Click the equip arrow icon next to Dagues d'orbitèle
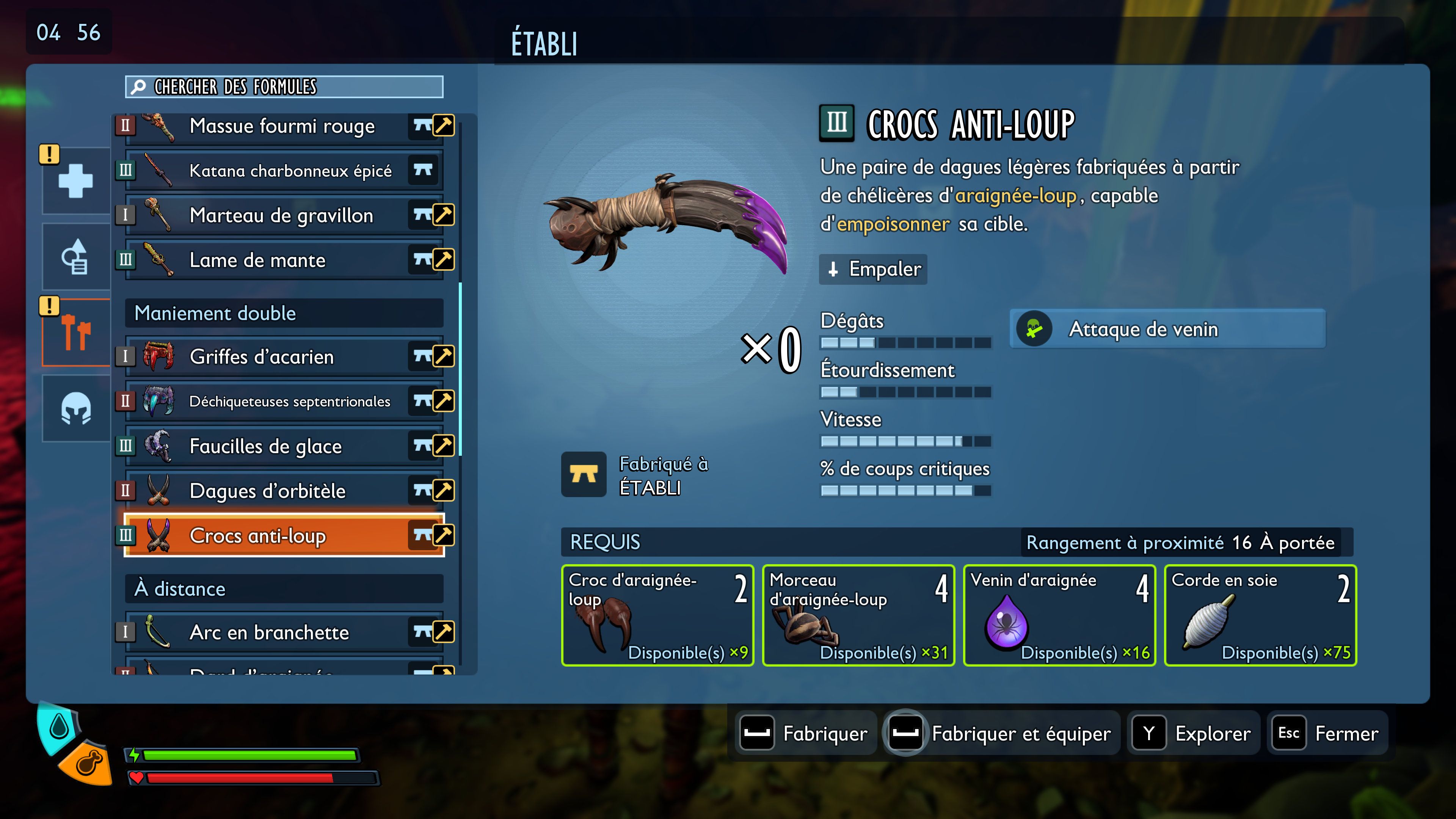 [443, 490]
